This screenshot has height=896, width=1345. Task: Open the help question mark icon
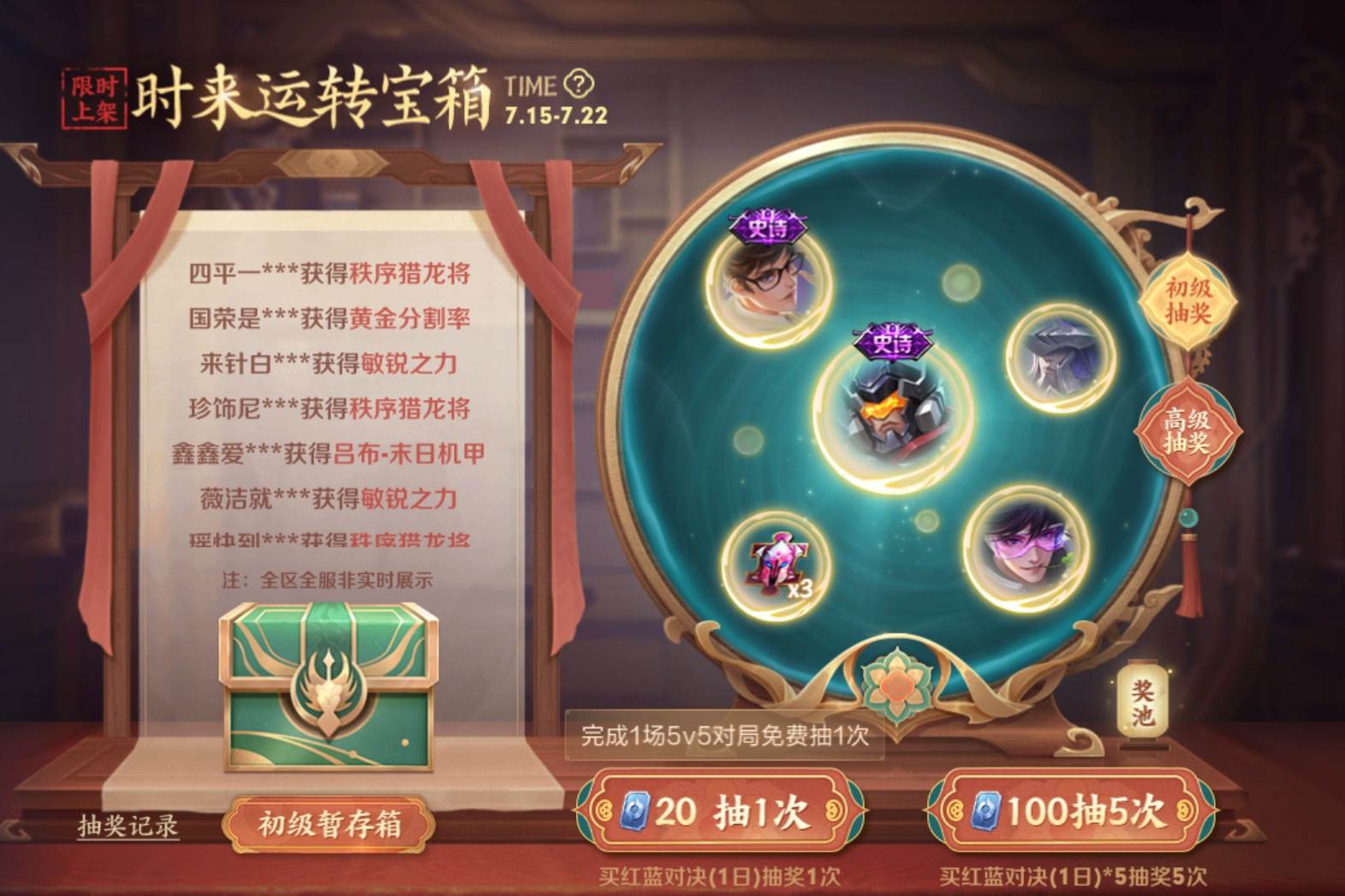580,84
